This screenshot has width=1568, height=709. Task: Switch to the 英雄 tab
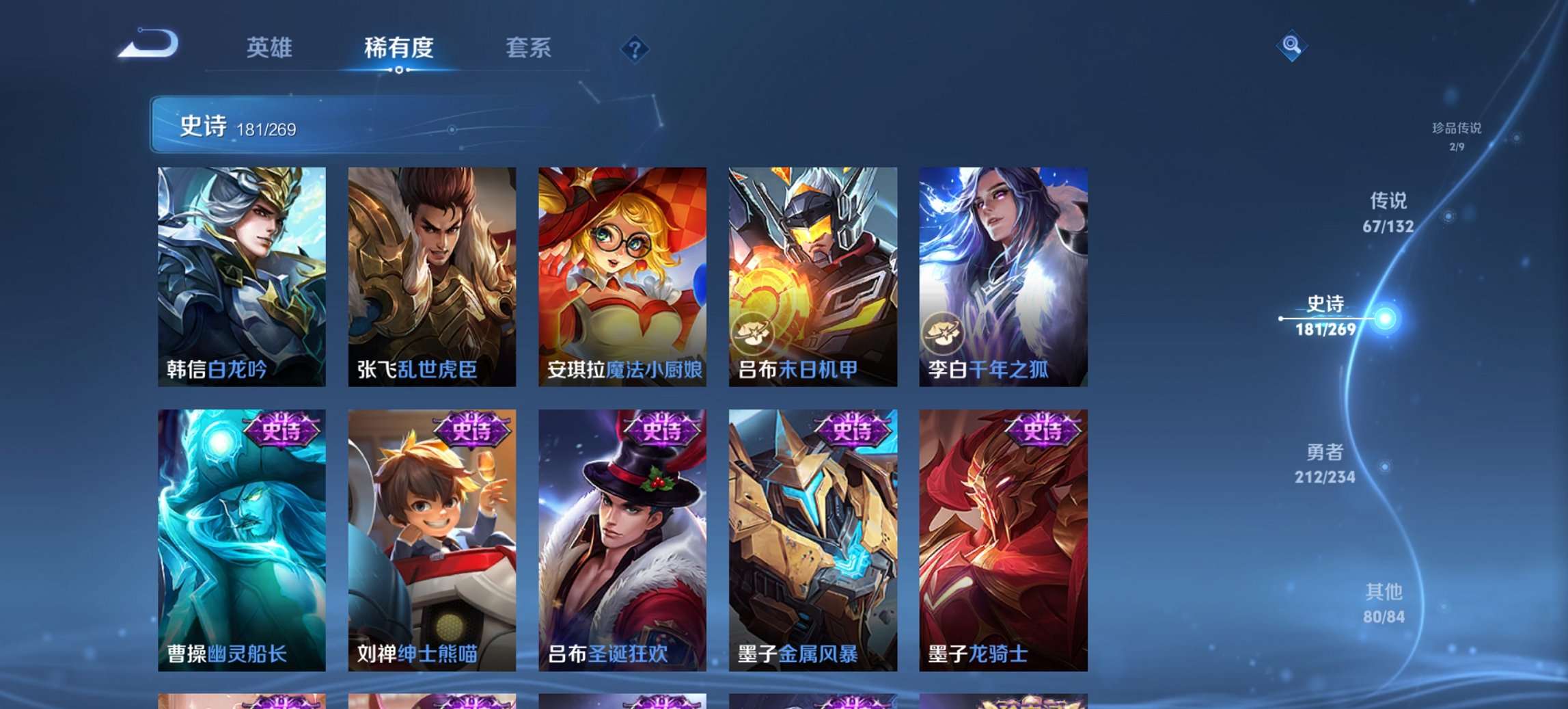(270, 48)
